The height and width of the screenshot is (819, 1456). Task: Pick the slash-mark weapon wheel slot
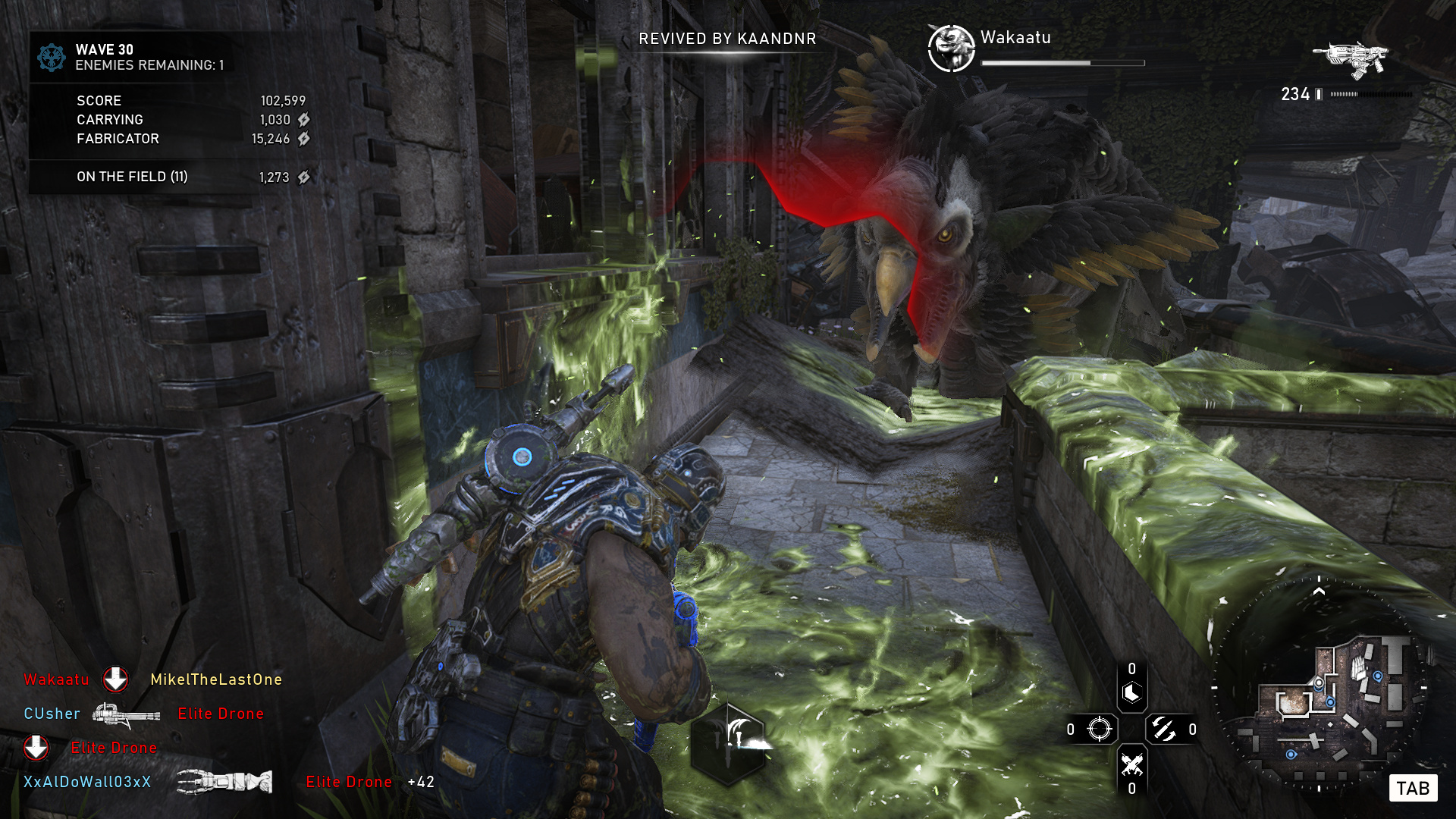pos(1164,730)
